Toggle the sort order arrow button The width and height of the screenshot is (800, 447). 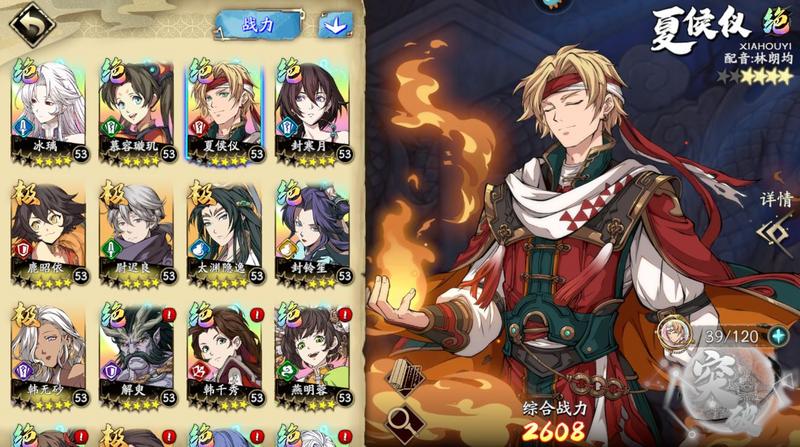[335, 24]
